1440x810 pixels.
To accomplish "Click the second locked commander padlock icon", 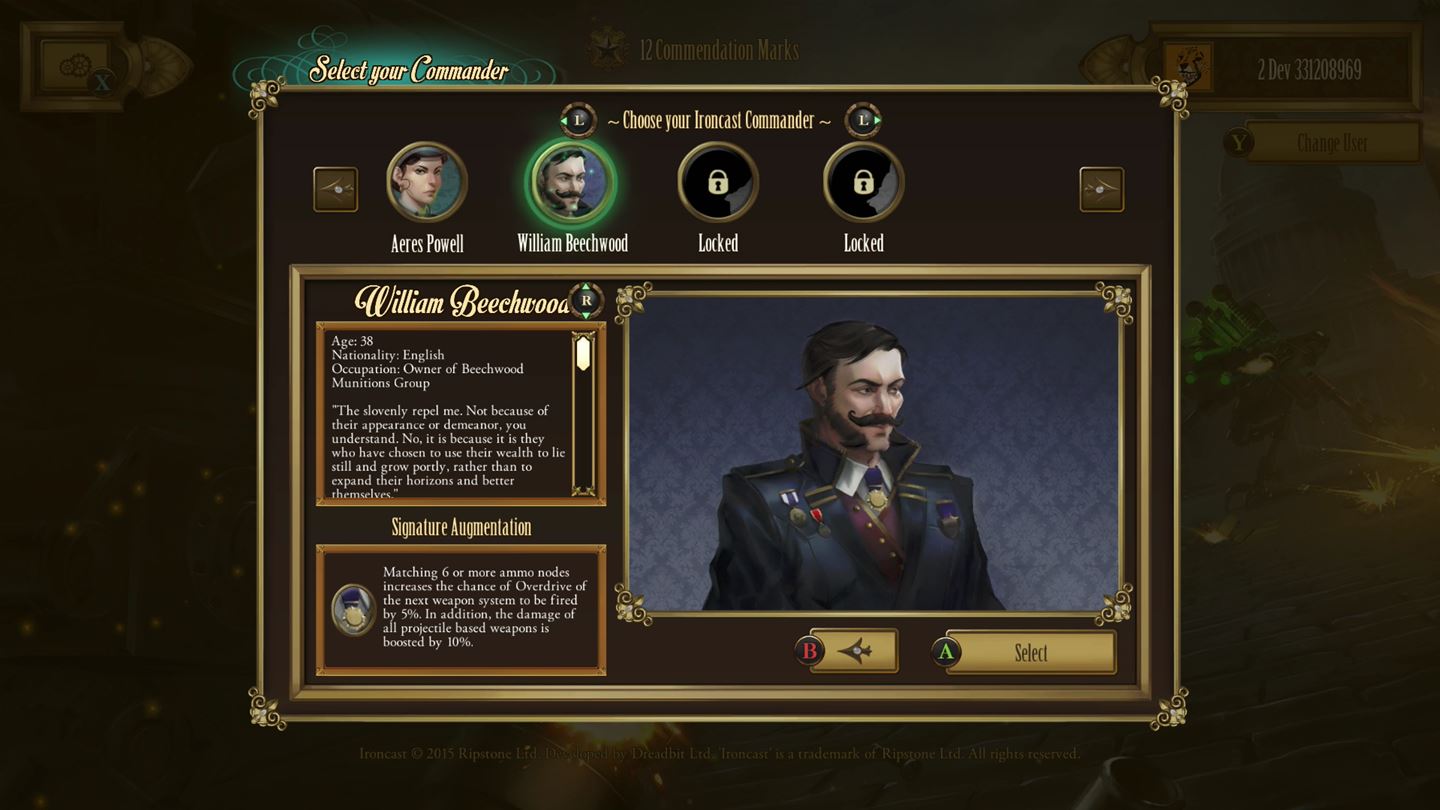I will click(x=862, y=182).
